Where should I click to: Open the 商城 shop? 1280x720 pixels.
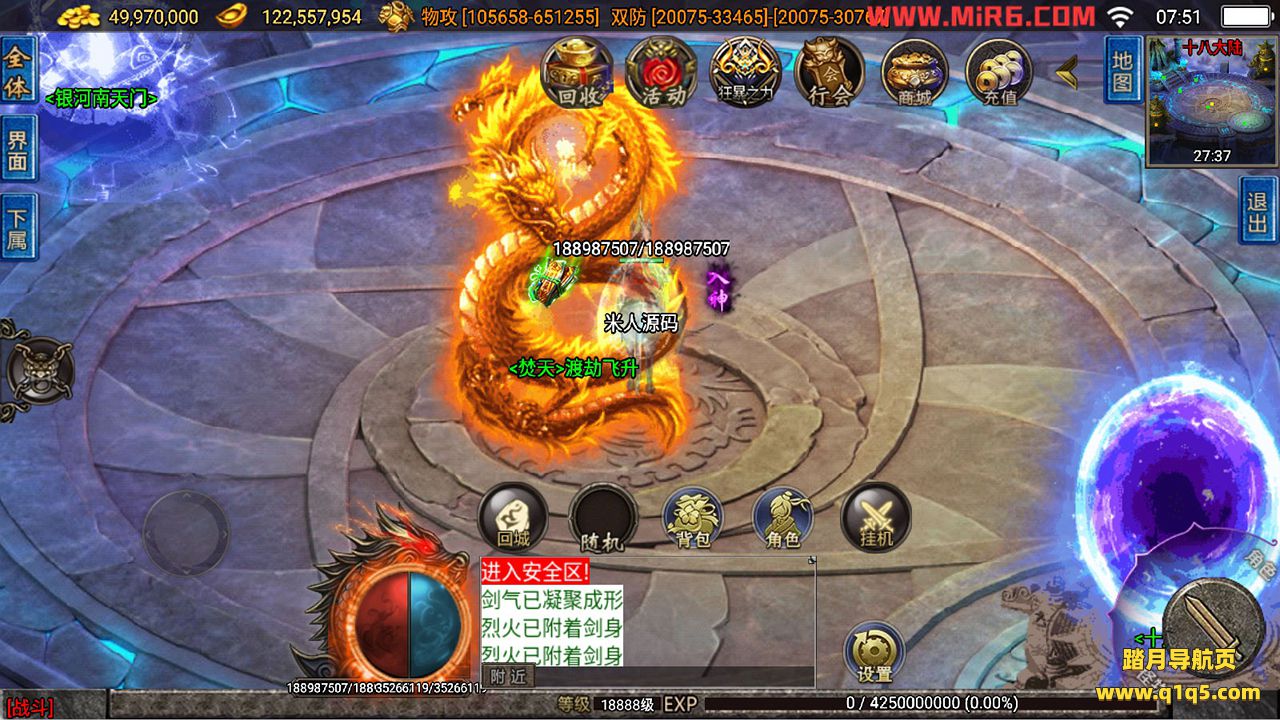tap(914, 72)
